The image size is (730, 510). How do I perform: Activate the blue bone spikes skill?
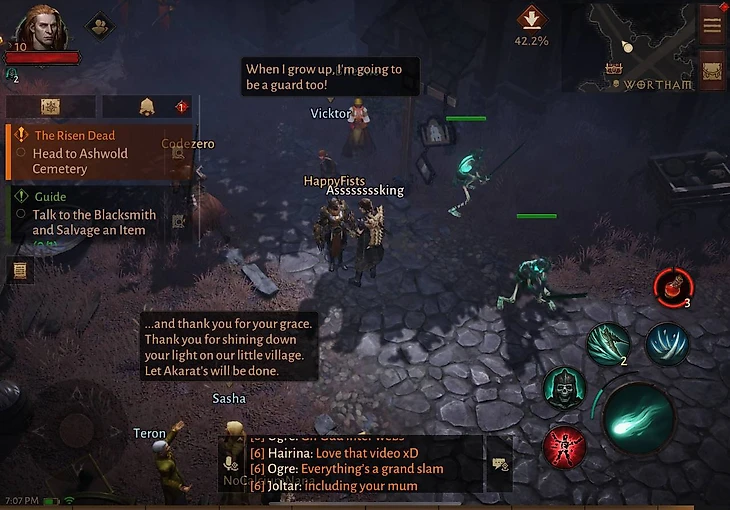coord(666,343)
